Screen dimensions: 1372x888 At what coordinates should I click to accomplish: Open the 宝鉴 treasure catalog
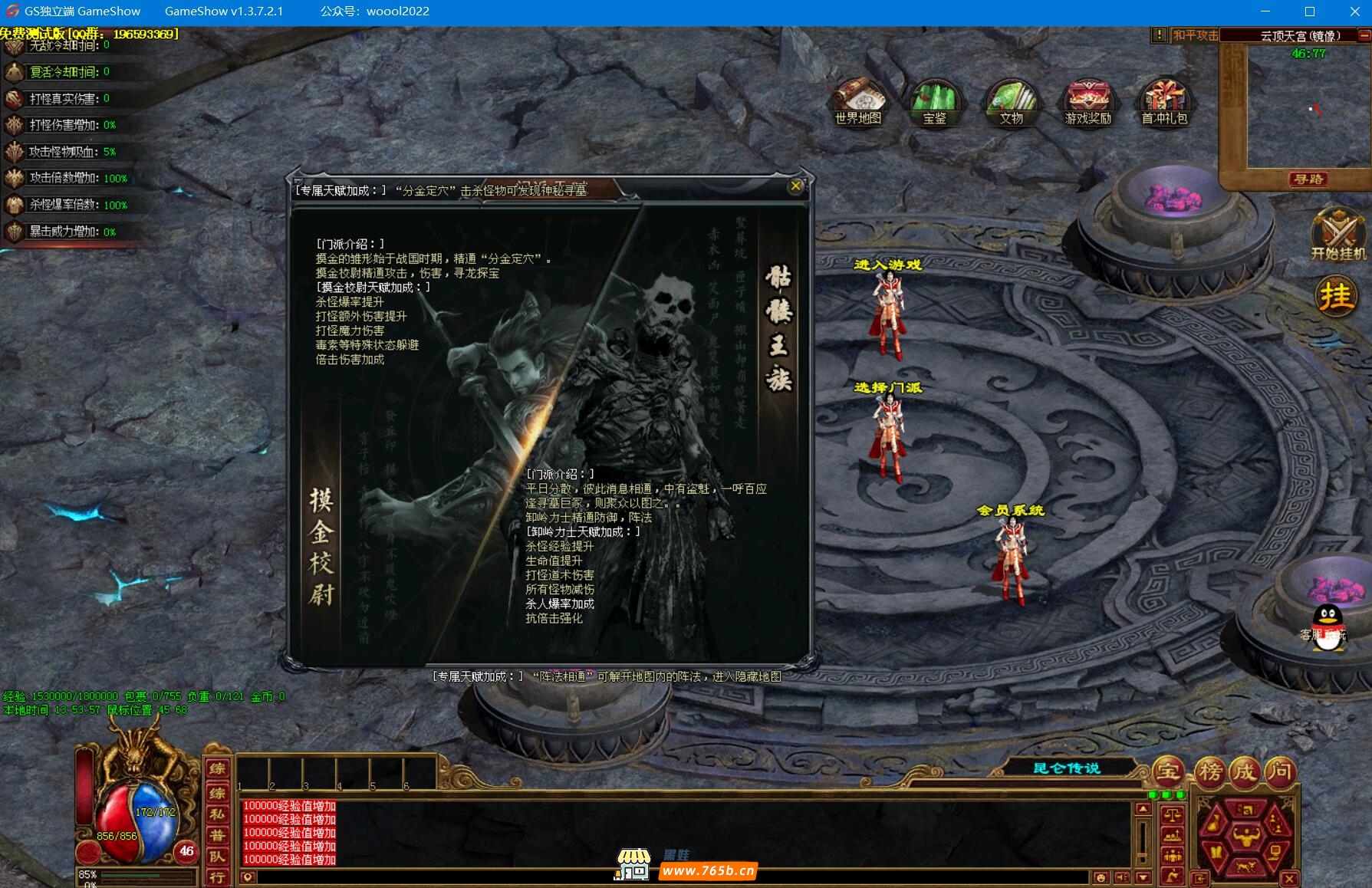pyautogui.click(x=934, y=102)
